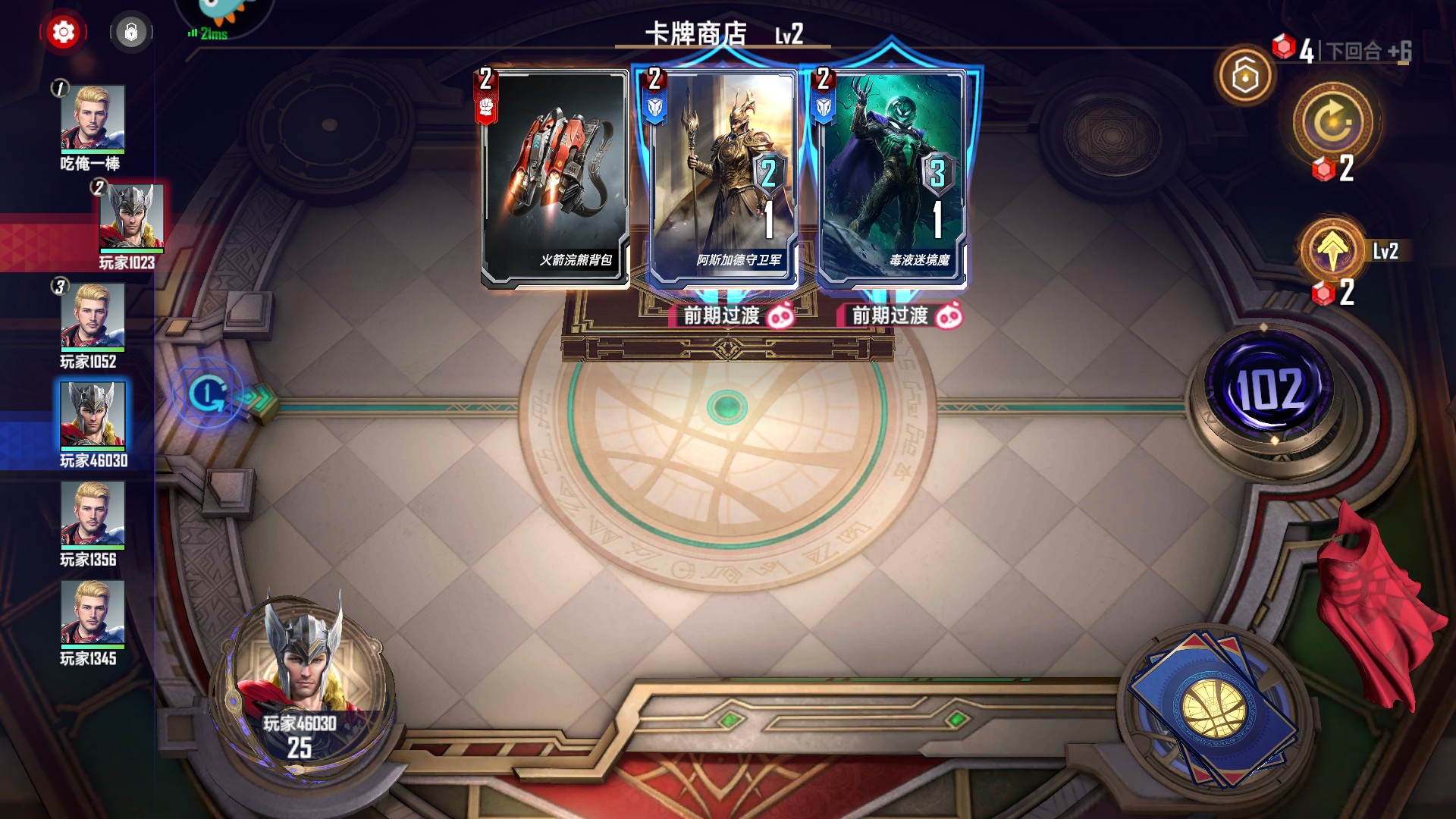This screenshot has height=819, width=1456.
Task: Open the red gear settings button
Action: [64, 33]
